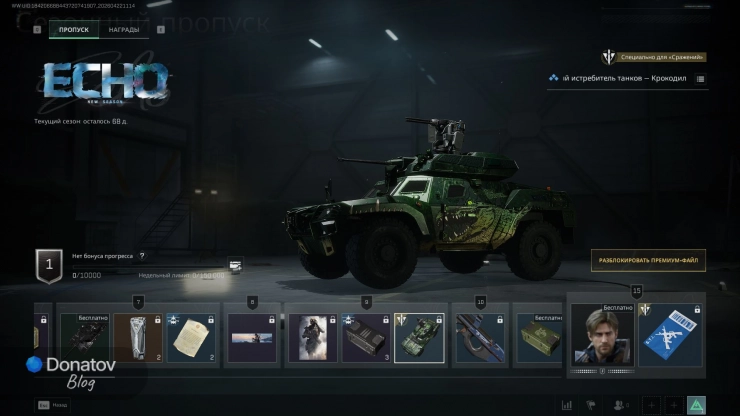Viewport: 740px width, 416px height.
Task: Switch to the Пропуск tab
Action: pyautogui.click(x=73, y=30)
